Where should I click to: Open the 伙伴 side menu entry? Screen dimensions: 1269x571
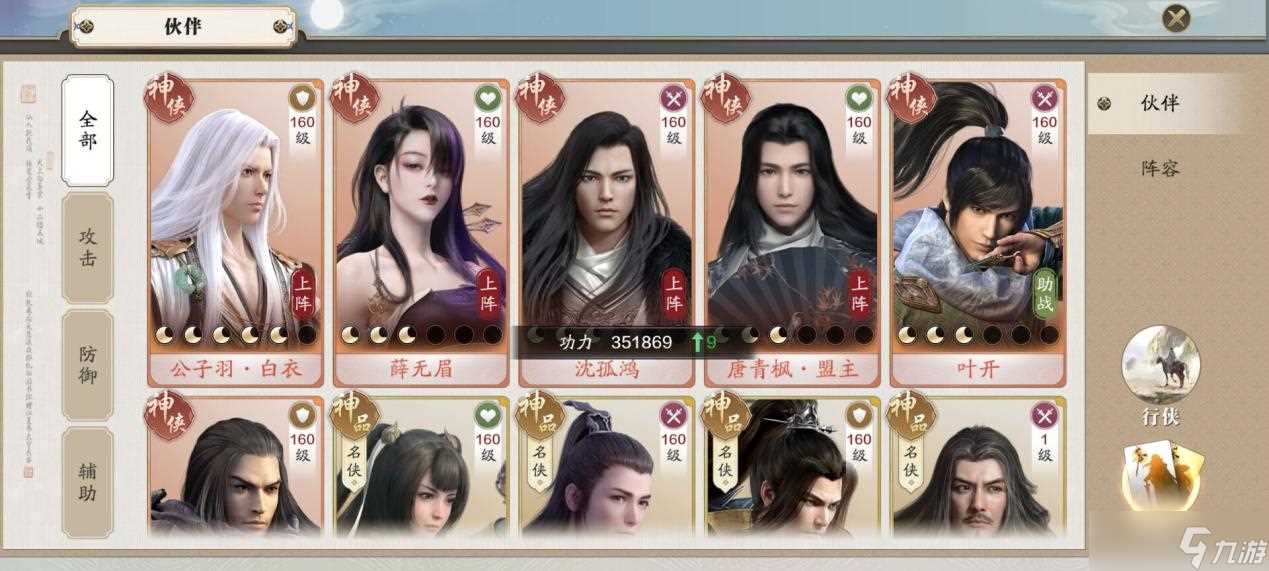(1160, 103)
